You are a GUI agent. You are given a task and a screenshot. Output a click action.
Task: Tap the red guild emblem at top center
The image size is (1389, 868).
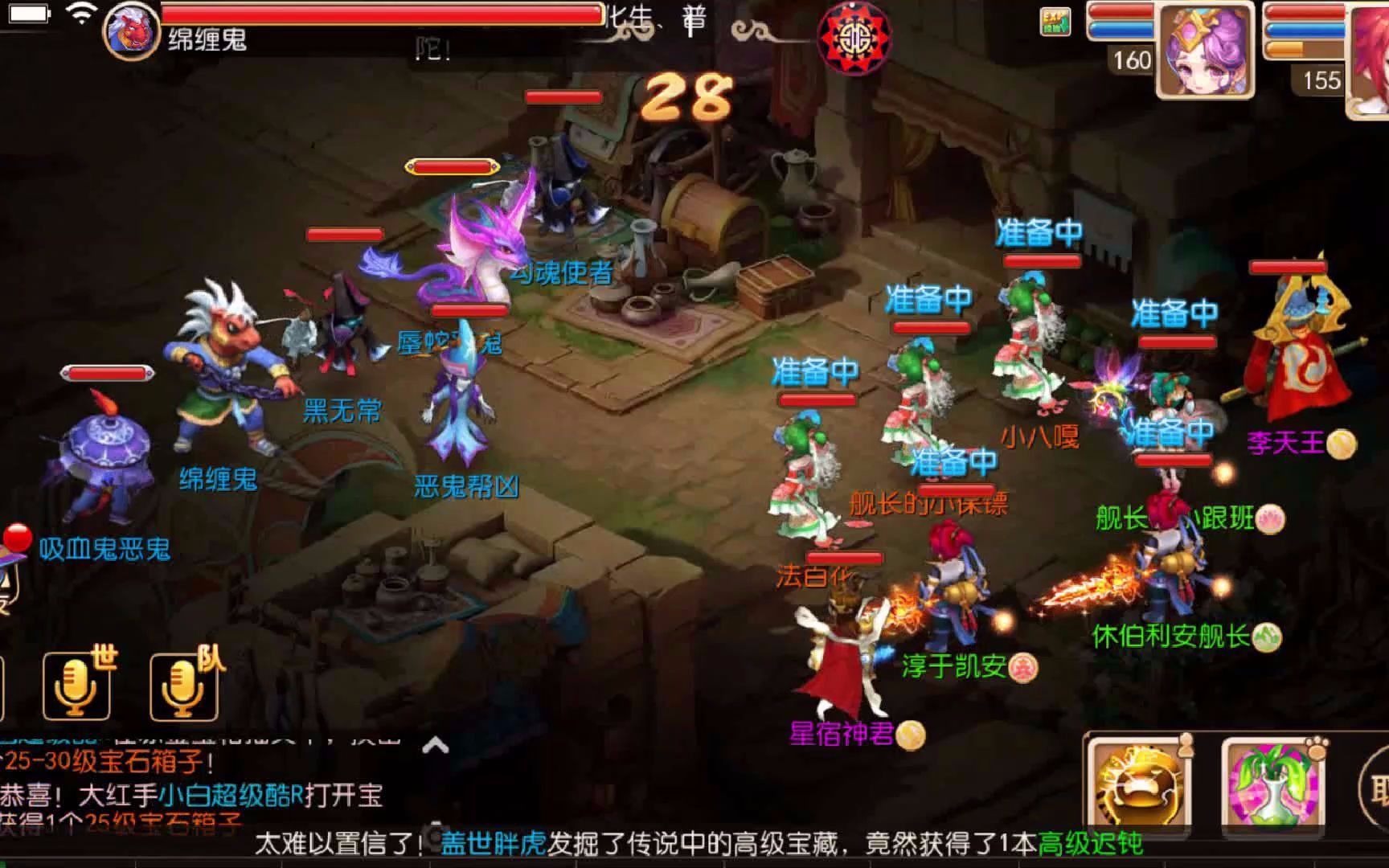(854, 39)
